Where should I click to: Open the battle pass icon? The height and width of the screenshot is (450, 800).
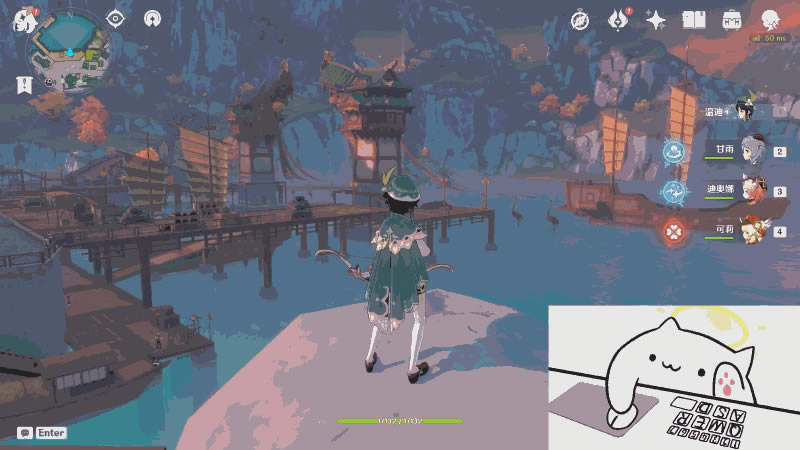[x=618, y=19]
